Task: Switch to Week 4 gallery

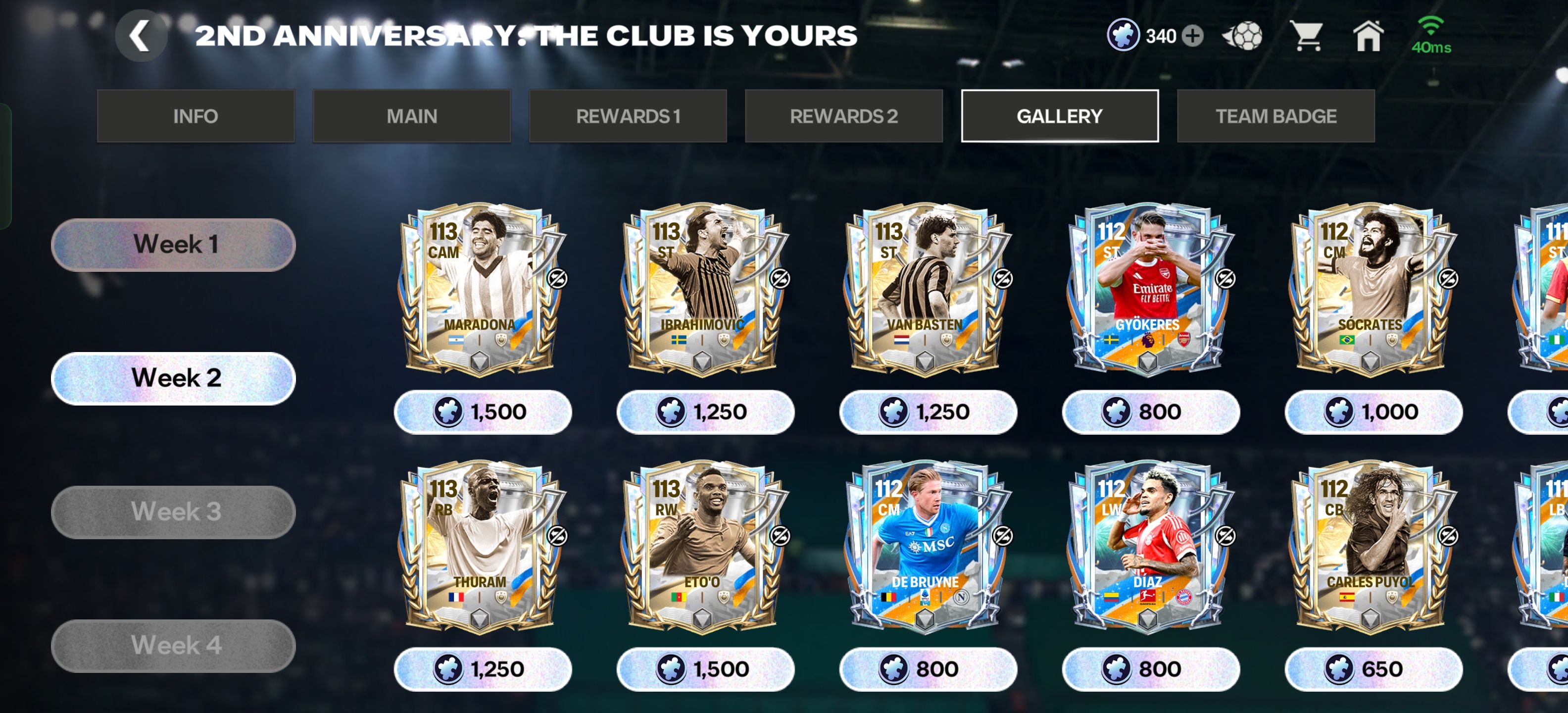Action: click(x=173, y=646)
